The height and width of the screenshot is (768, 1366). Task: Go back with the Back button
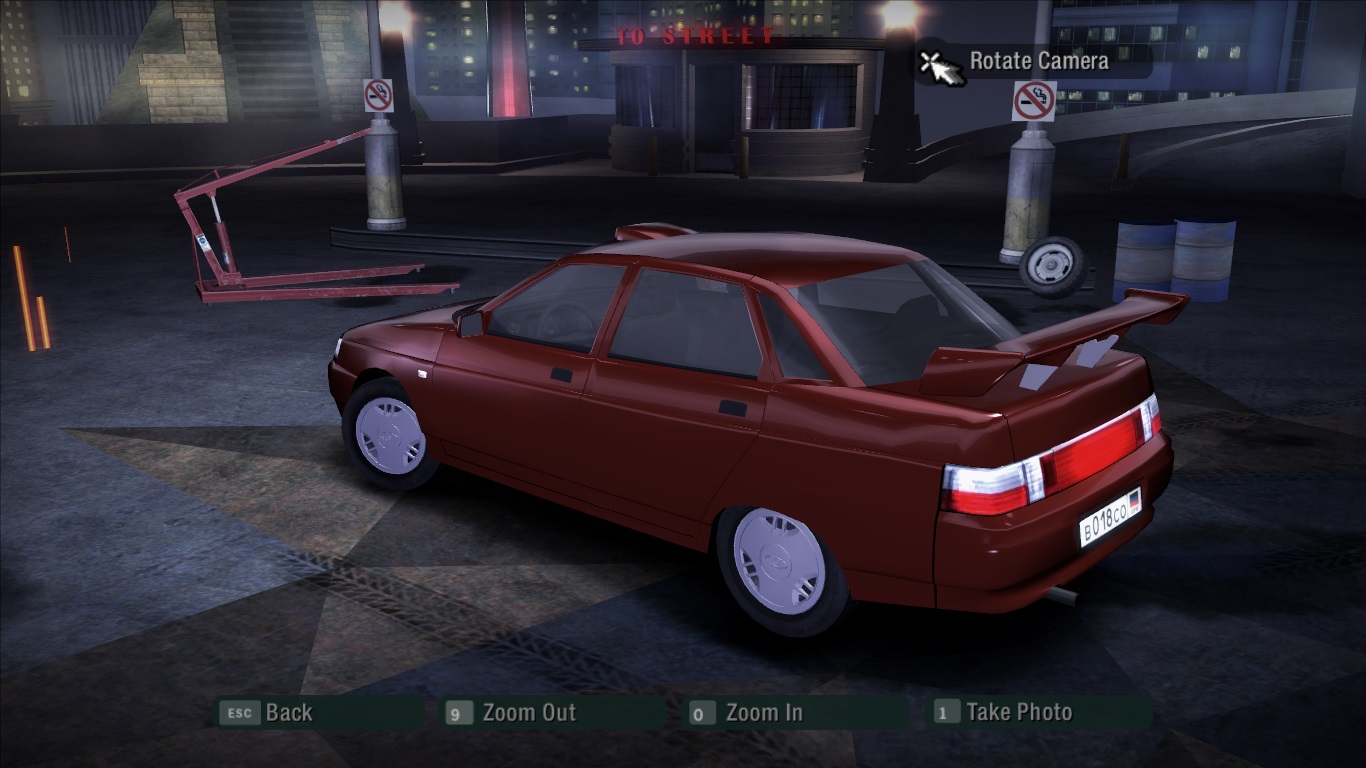(x=288, y=713)
